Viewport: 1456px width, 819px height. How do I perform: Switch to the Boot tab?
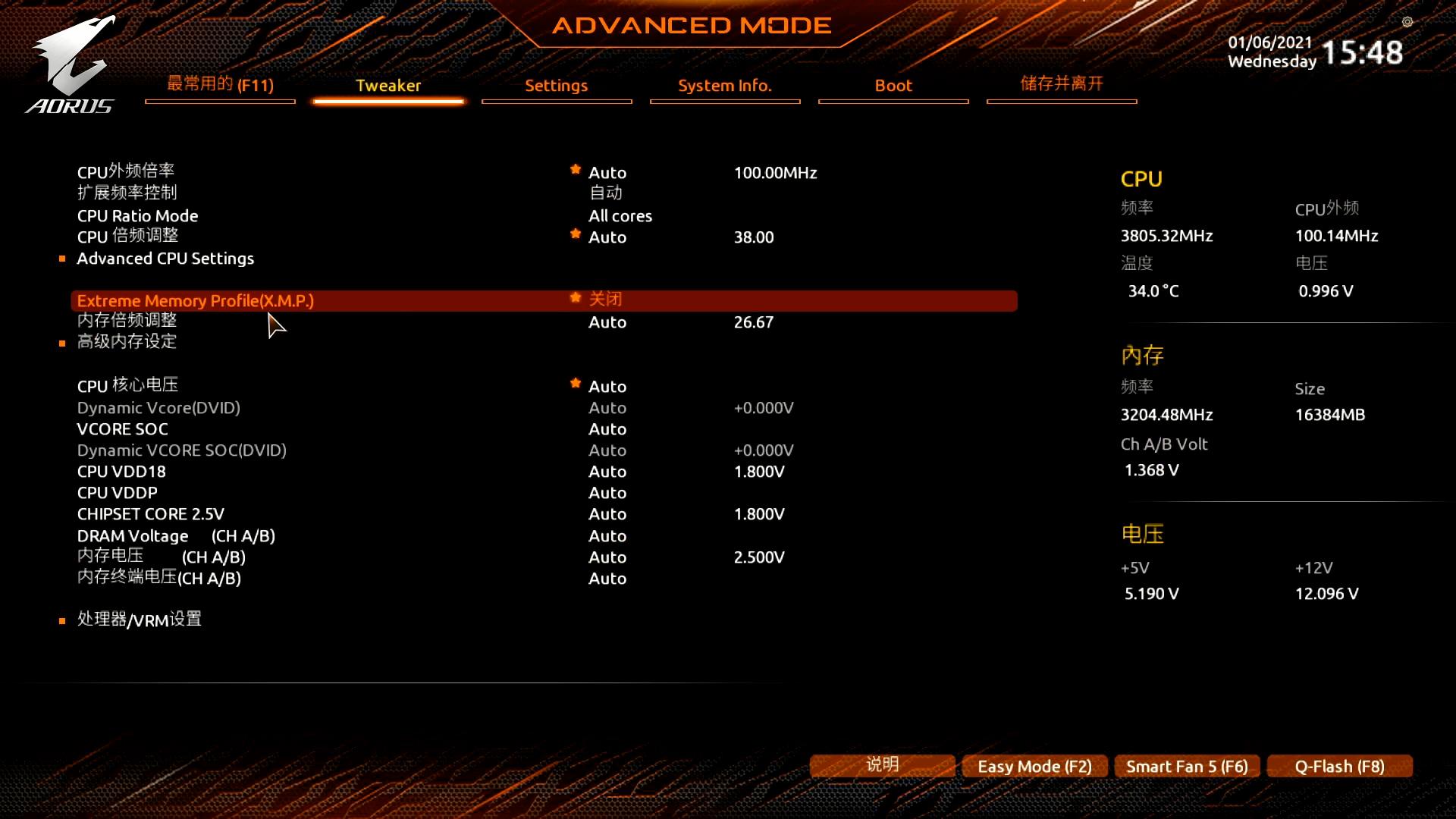(x=893, y=86)
